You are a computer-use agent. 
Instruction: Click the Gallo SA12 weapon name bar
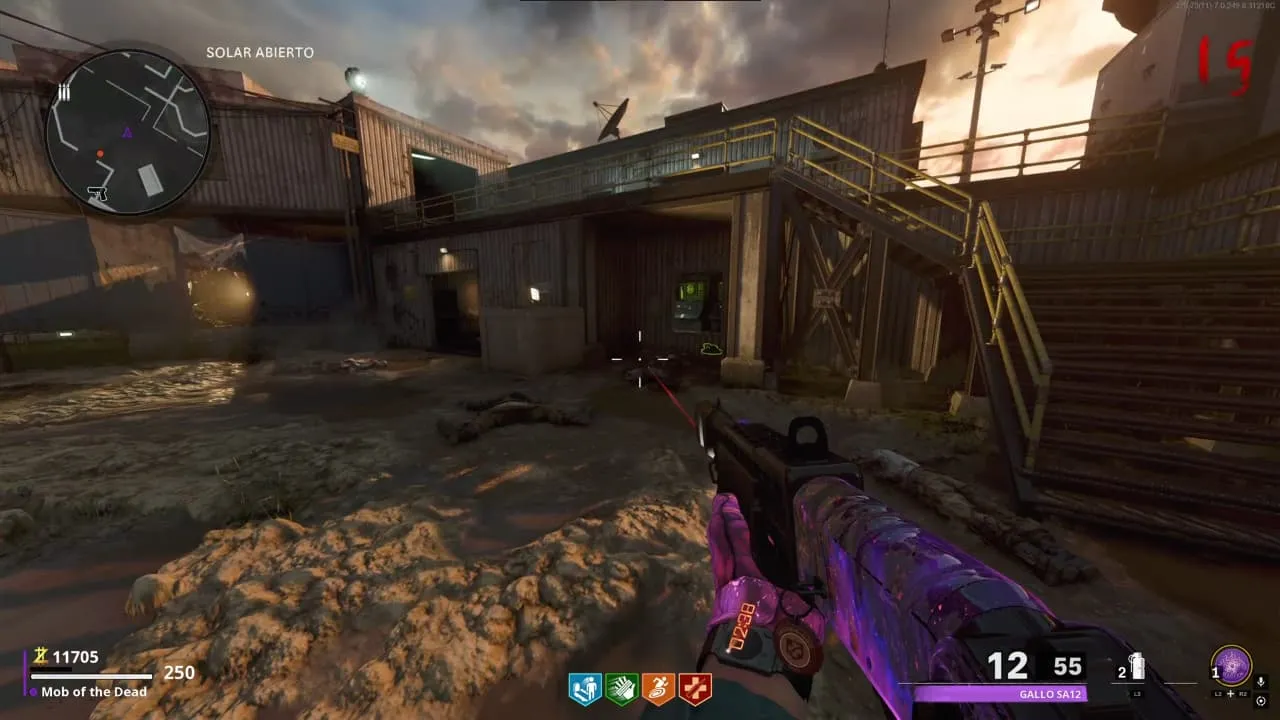pyautogui.click(x=1000, y=693)
